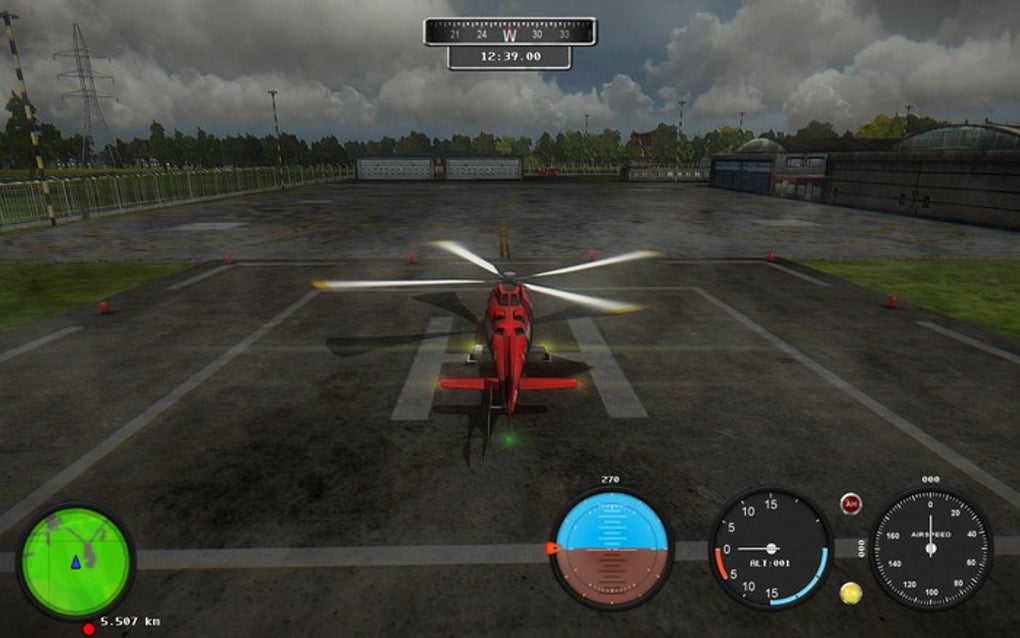Image resolution: width=1020 pixels, height=638 pixels.
Task: Select the blue and brown attitude indicator
Action: click(612, 548)
